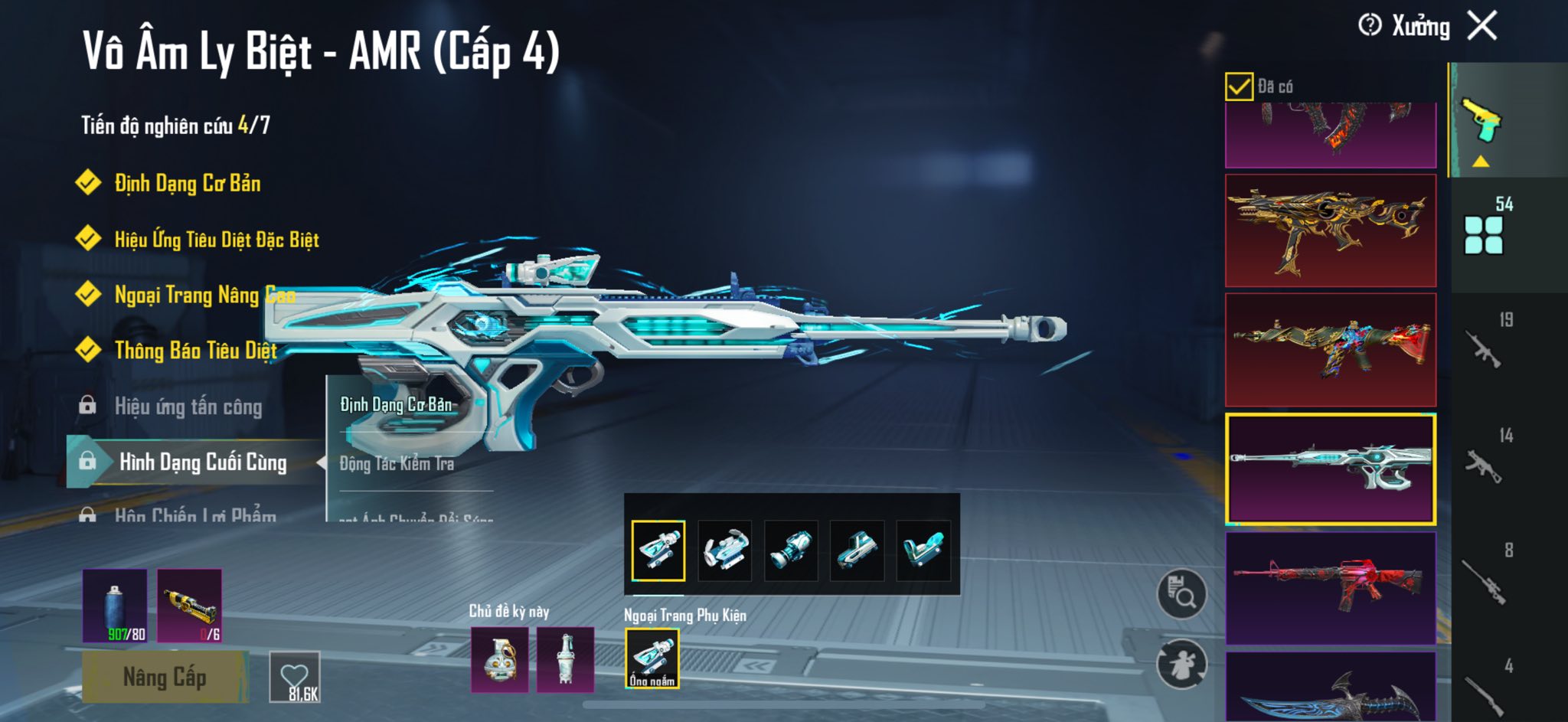Screen dimensions: 1568x722
Task: Select Hiệu ứng tấn công locked stage
Action: (x=188, y=407)
